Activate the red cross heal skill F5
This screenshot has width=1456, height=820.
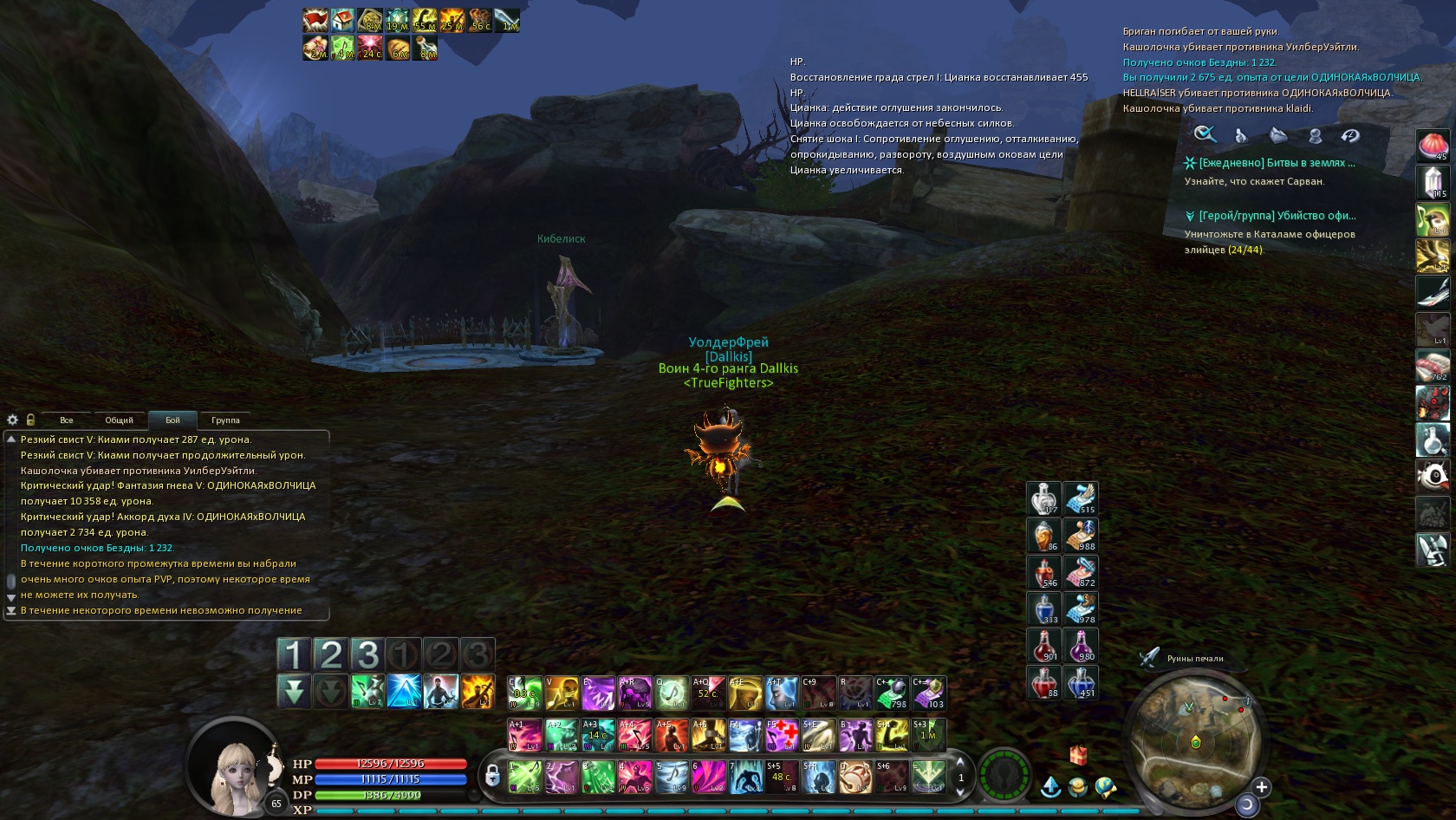pos(782,735)
